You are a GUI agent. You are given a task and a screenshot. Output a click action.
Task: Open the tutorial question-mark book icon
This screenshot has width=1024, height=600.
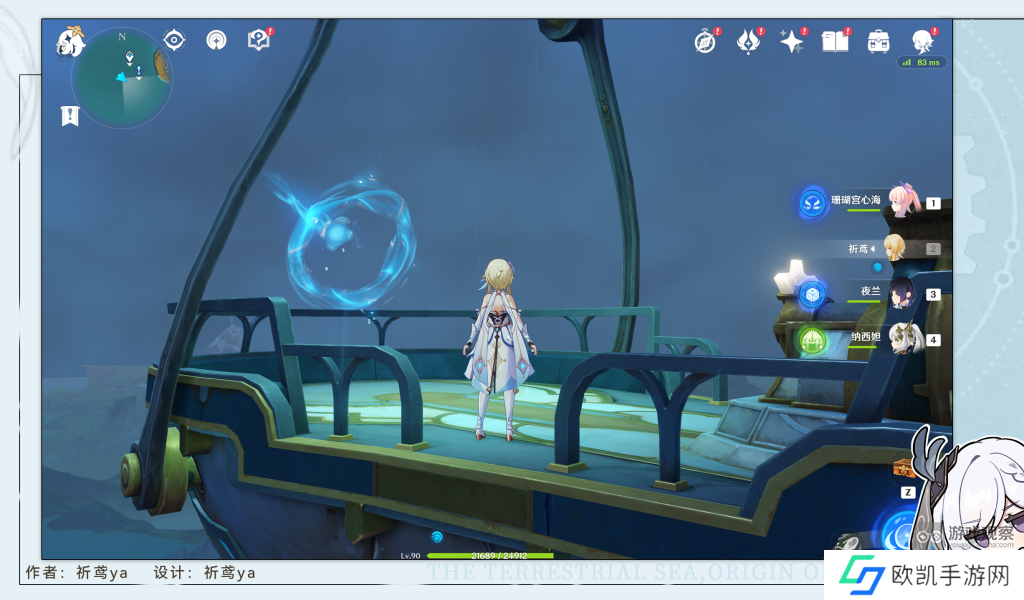coord(258,40)
